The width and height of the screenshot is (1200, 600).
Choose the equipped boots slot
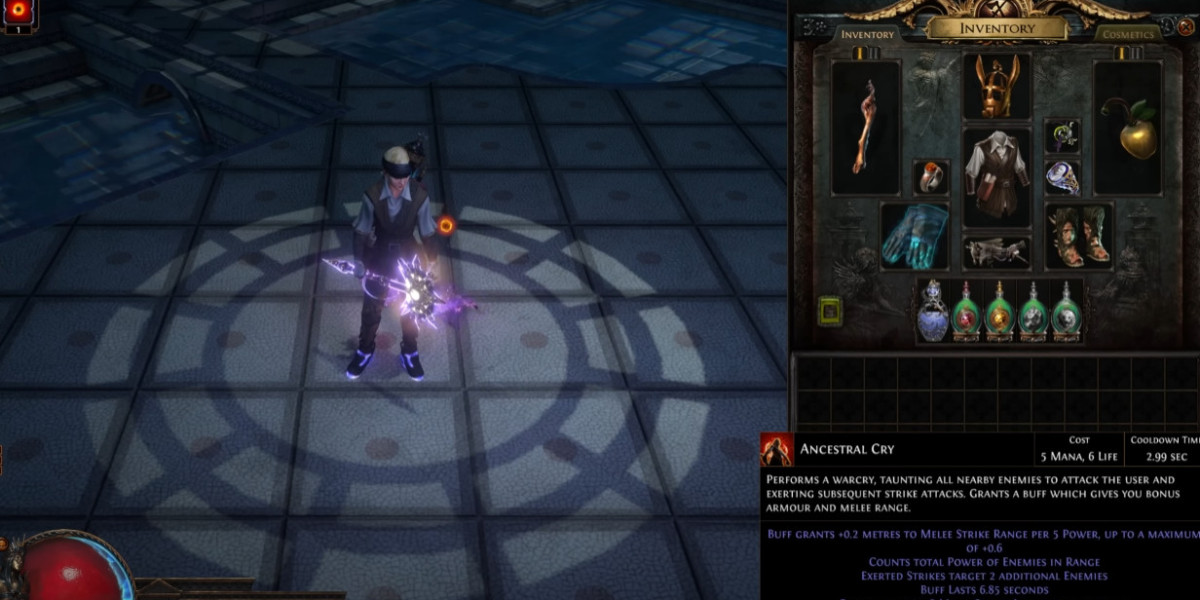click(1079, 237)
